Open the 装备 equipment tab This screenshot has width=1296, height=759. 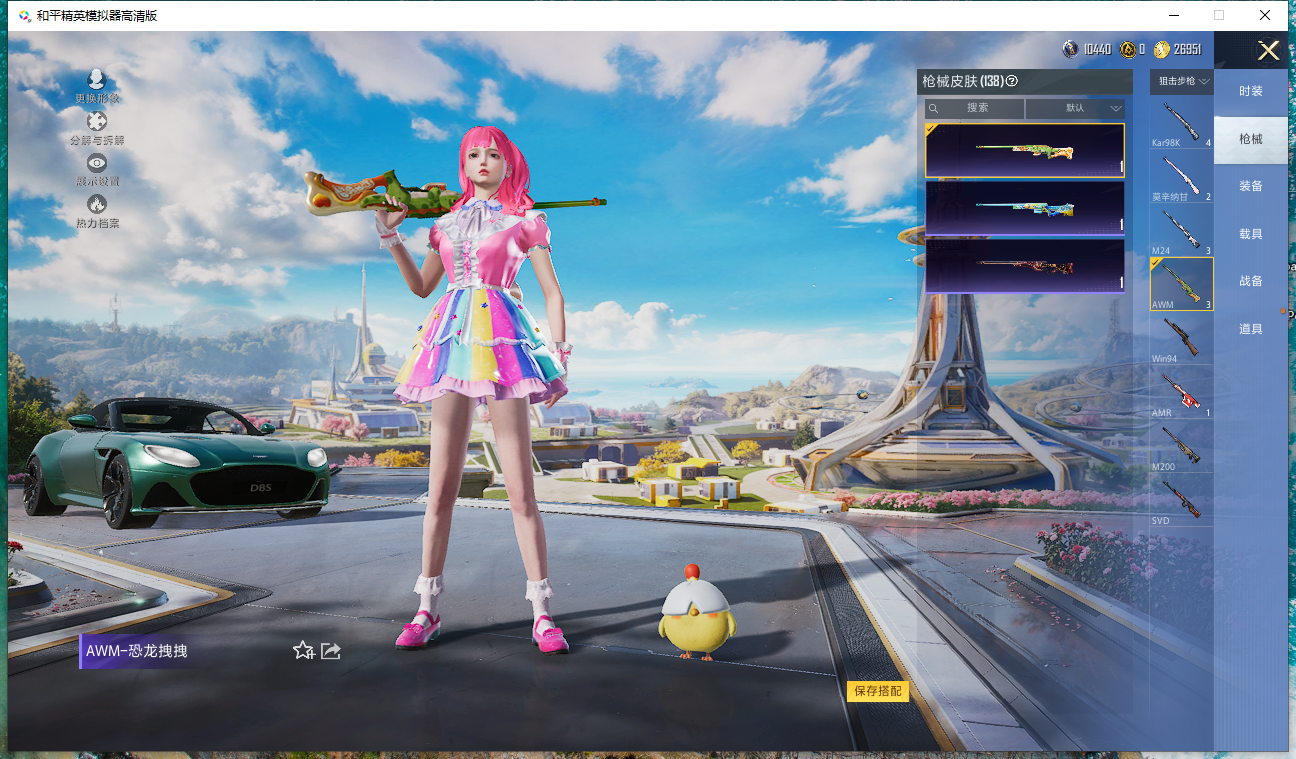(x=1250, y=186)
